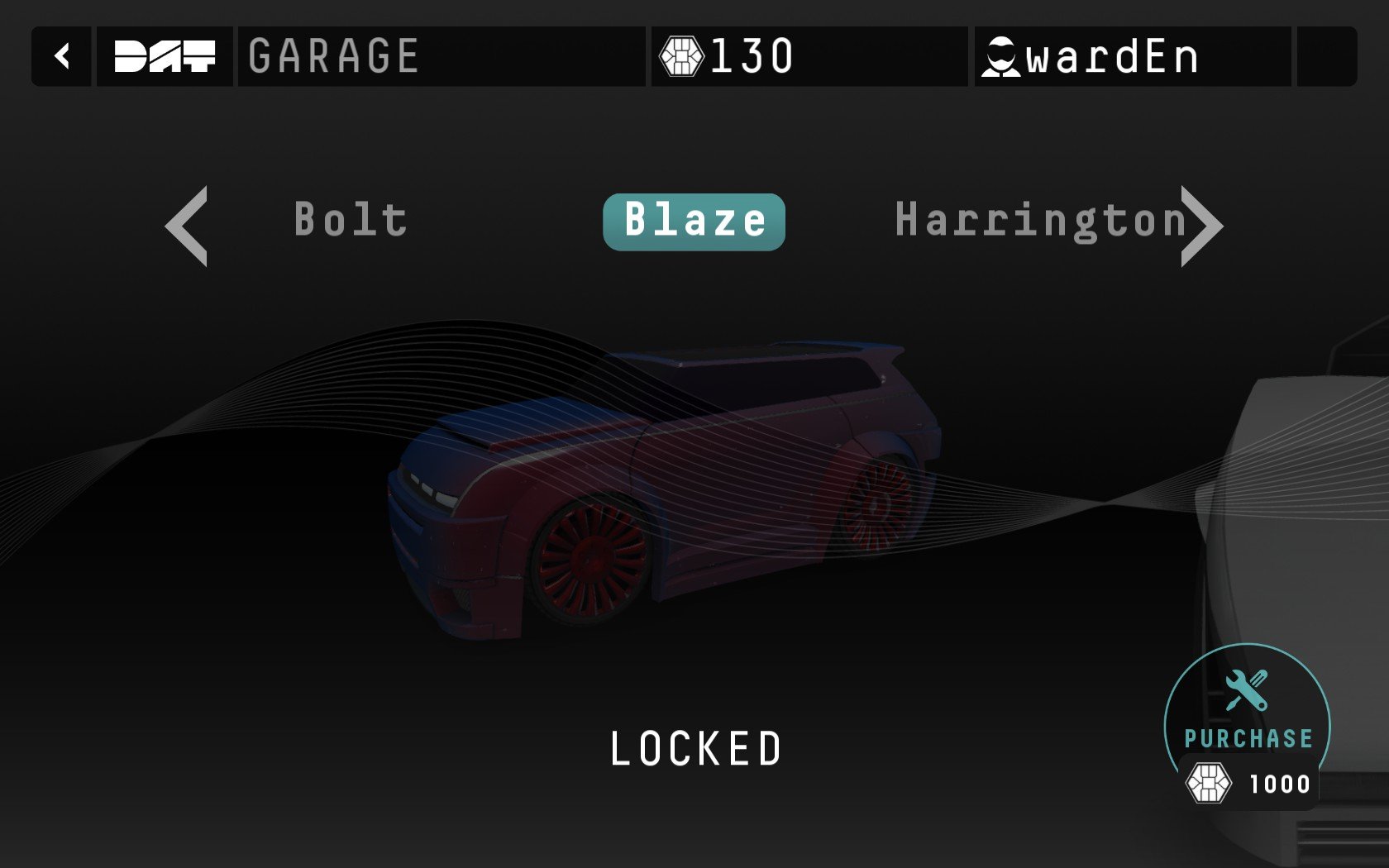The width and height of the screenshot is (1389, 868).
Task: Click the wrench and screwdriver purchase icon
Action: [x=1246, y=689]
